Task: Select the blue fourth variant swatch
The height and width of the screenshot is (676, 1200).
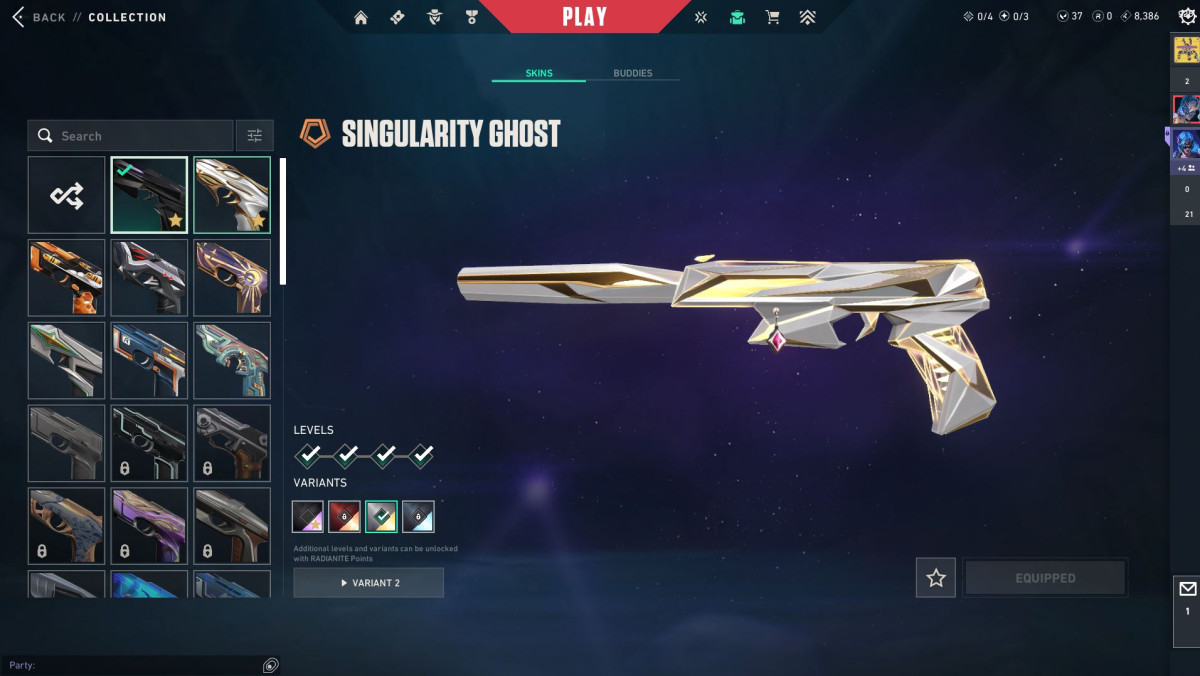Action: tap(418, 516)
